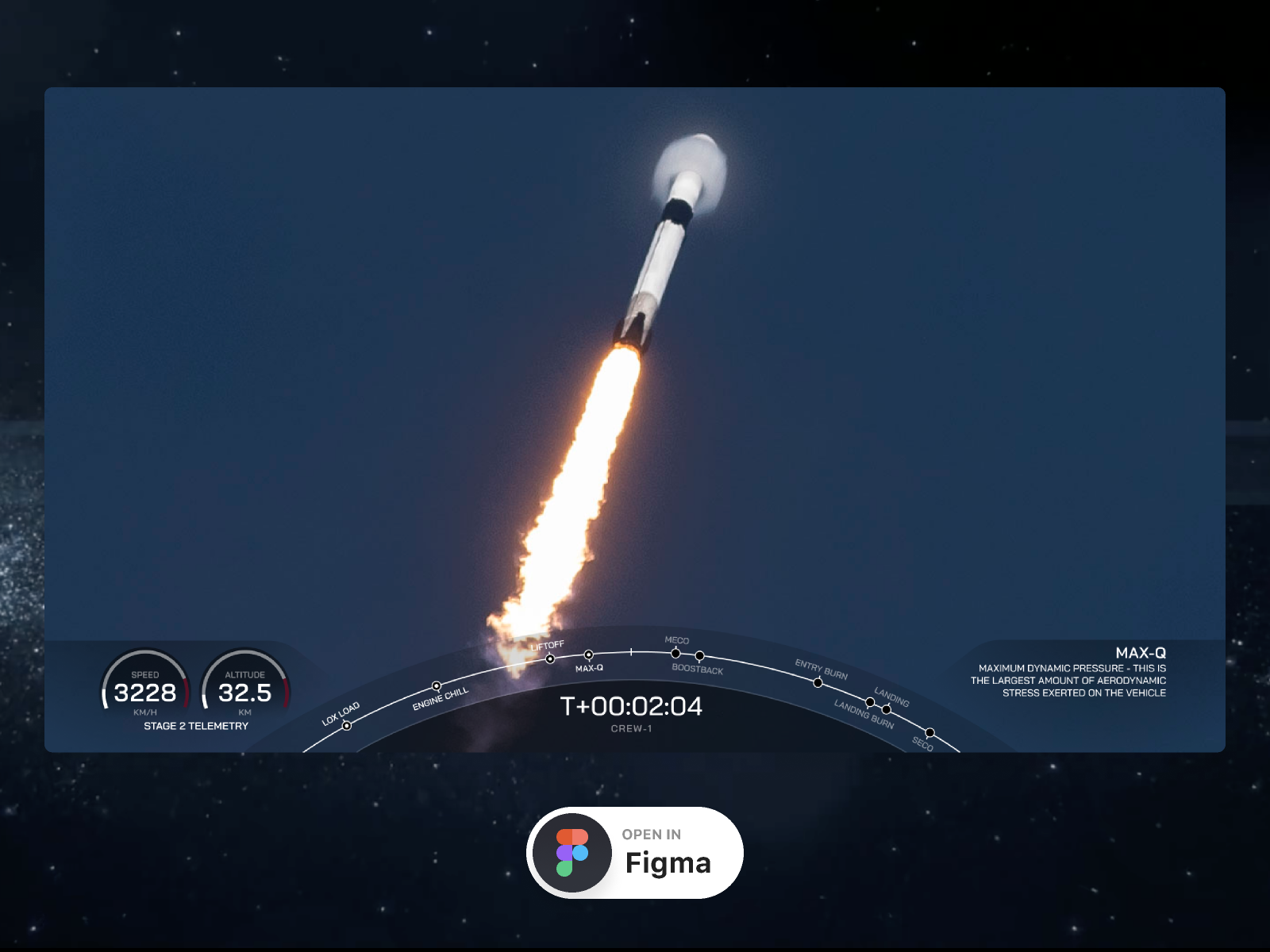
Task: Click the LOX LOAD milestone node
Action: 348,724
